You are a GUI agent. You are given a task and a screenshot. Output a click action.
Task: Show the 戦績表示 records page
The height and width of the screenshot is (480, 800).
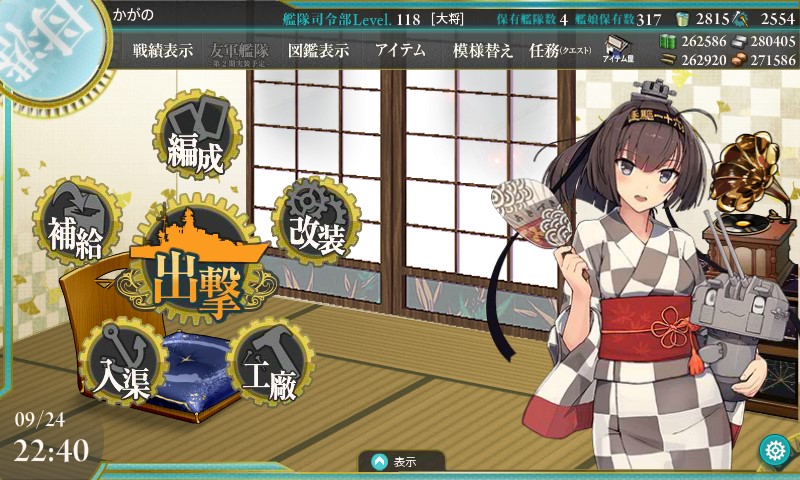(163, 51)
